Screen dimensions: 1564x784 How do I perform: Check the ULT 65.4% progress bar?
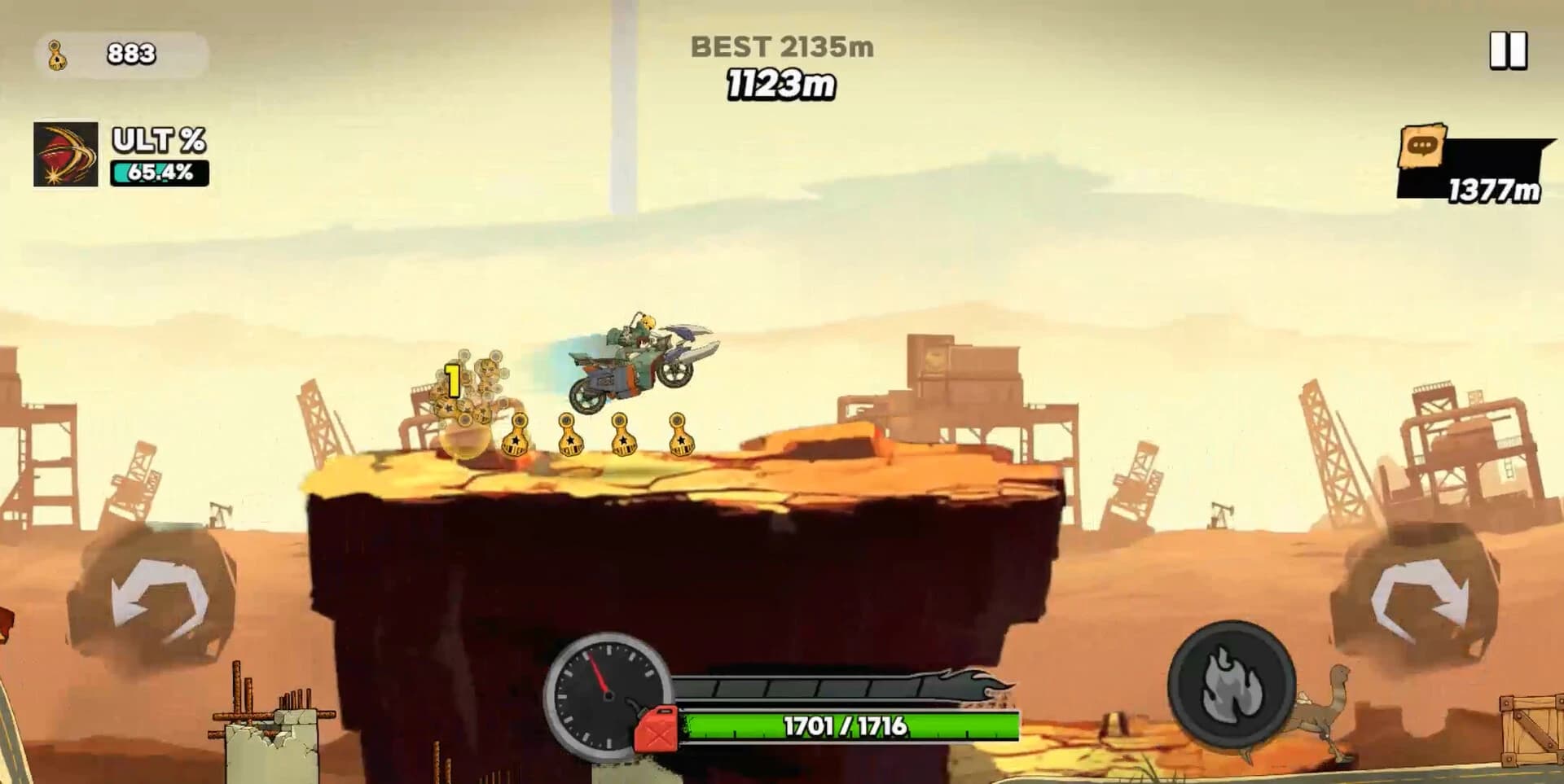160,172
